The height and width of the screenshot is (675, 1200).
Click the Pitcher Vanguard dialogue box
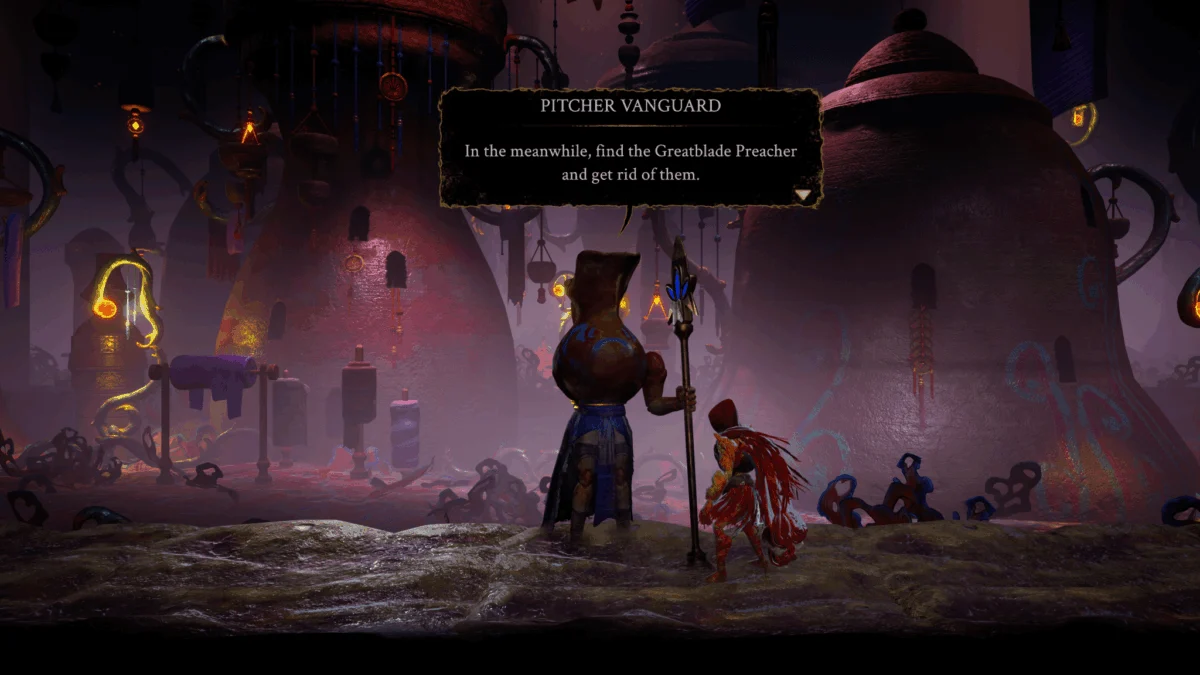[630, 148]
